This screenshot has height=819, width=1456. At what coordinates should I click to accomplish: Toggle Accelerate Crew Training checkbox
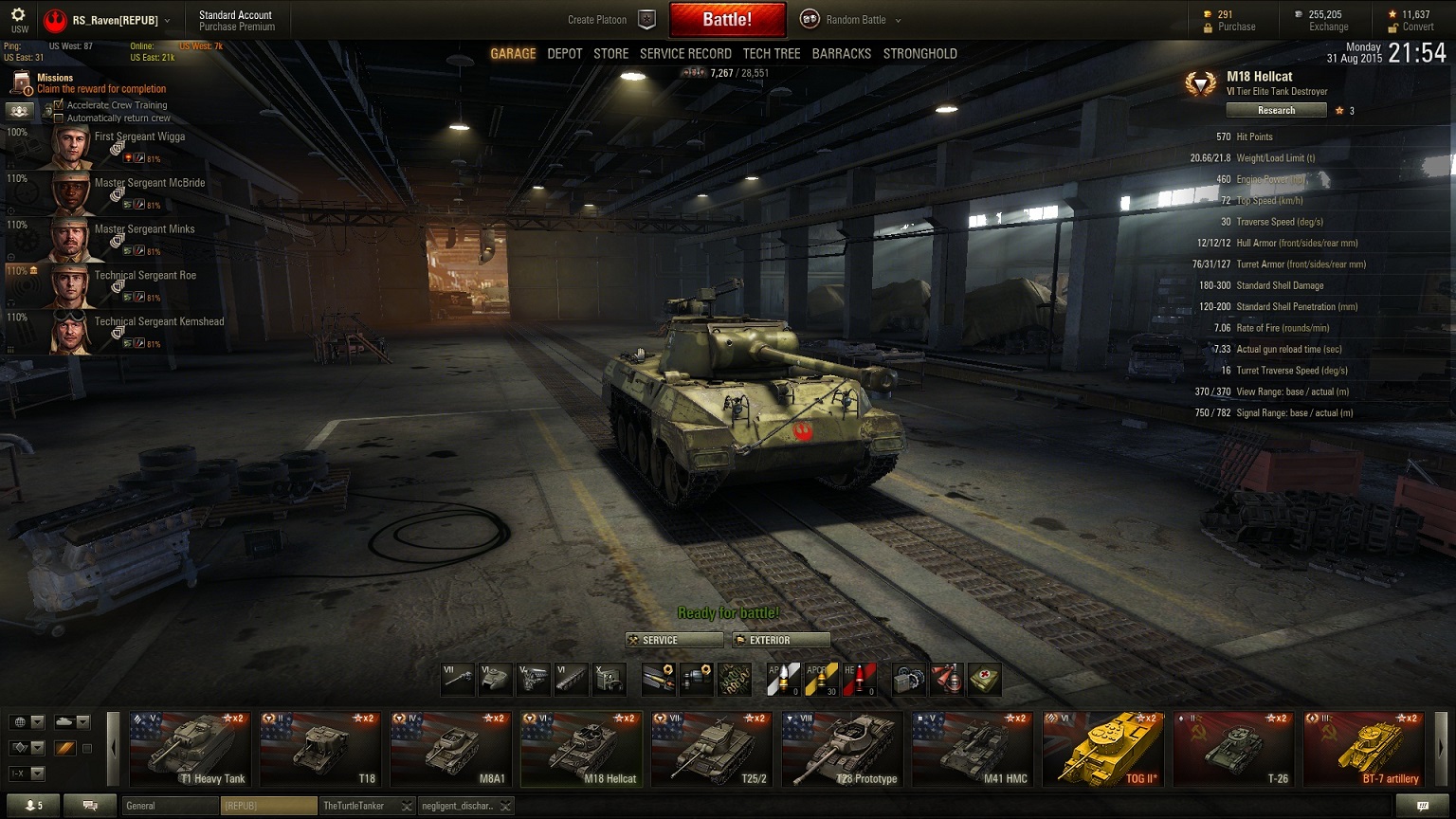[59, 105]
